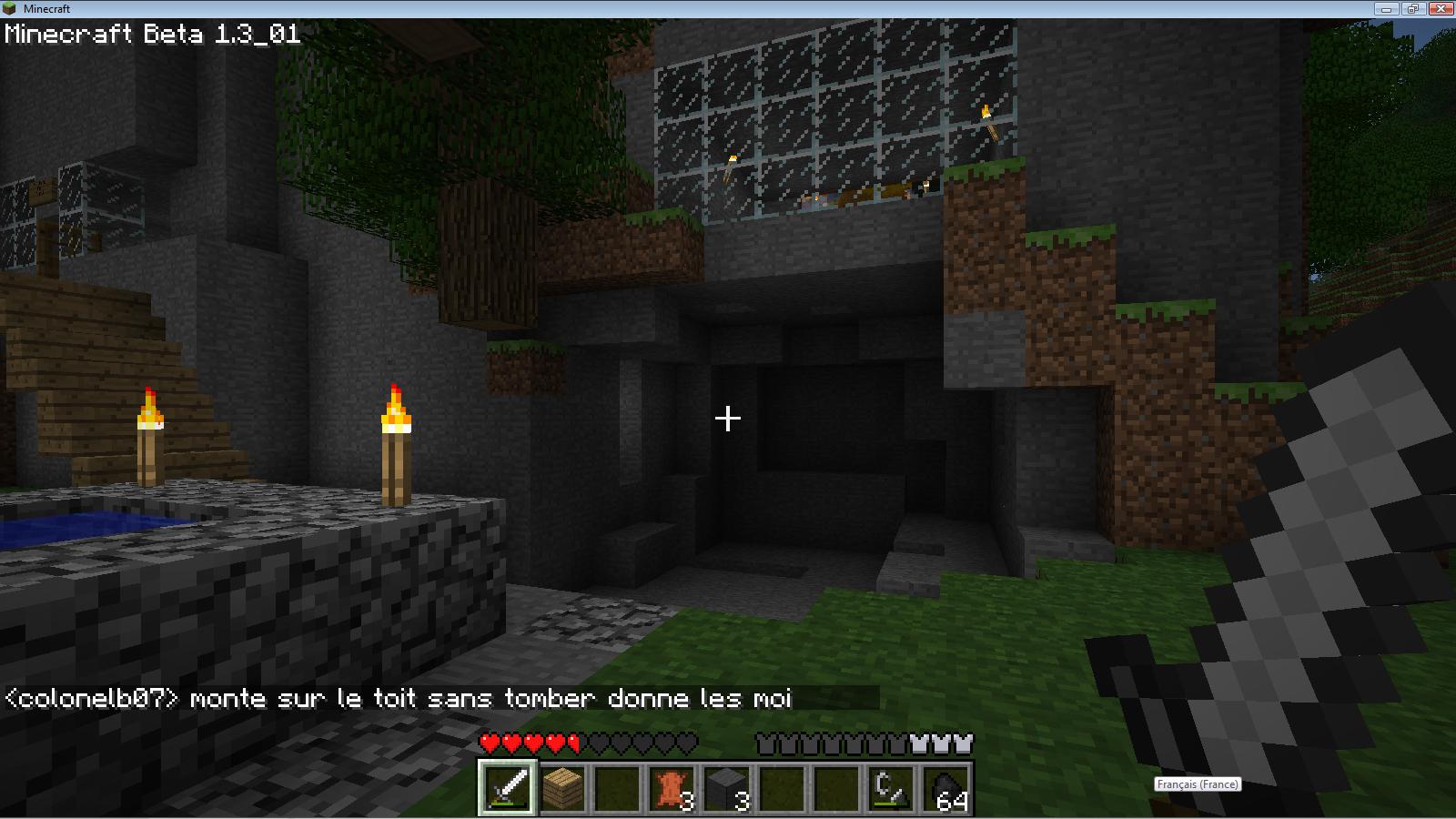Close the Minecraft window

(x=1440, y=8)
